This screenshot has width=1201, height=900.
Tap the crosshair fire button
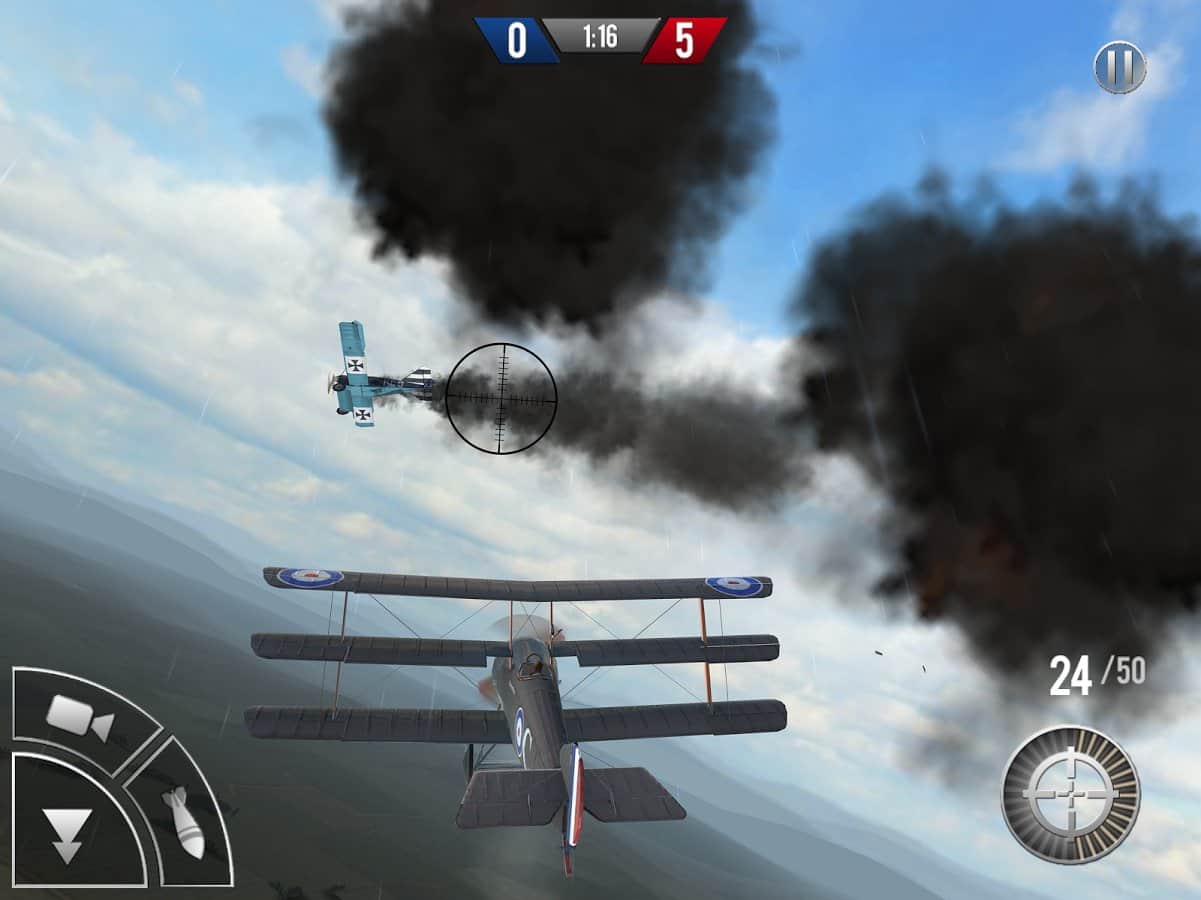coord(1070,794)
